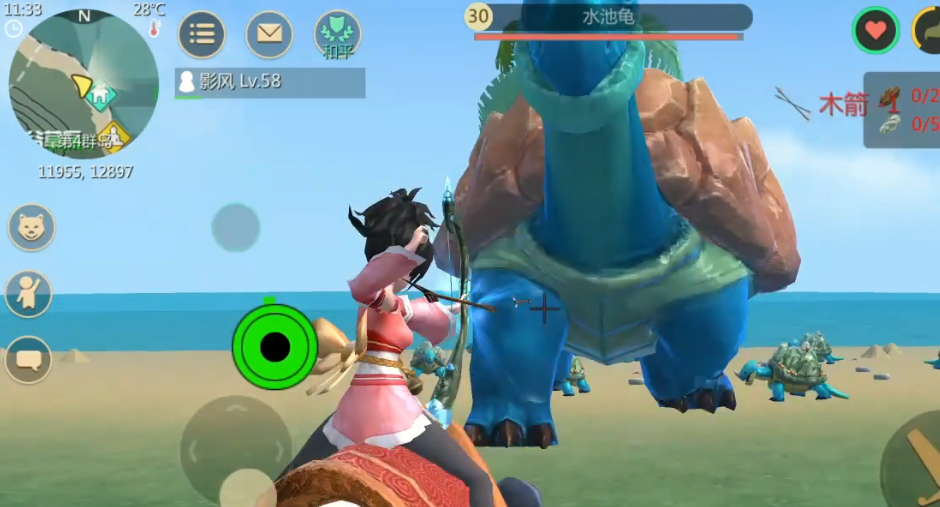Click the red heart health icon
The height and width of the screenshot is (507, 940).
(x=875, y=30)
